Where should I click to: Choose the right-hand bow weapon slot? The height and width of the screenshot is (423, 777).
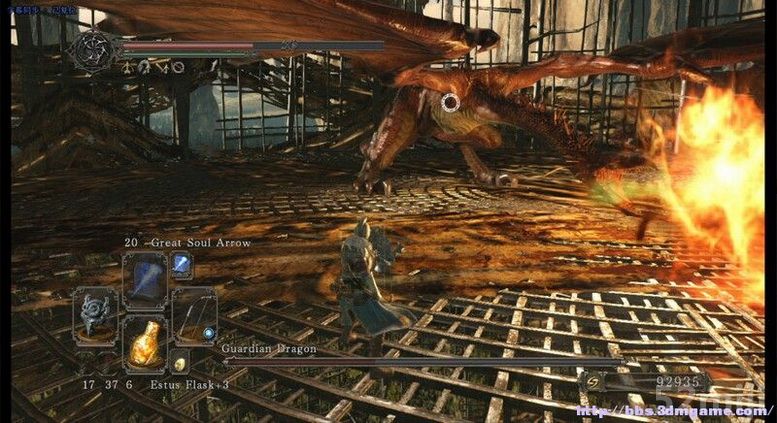[193, 317]
